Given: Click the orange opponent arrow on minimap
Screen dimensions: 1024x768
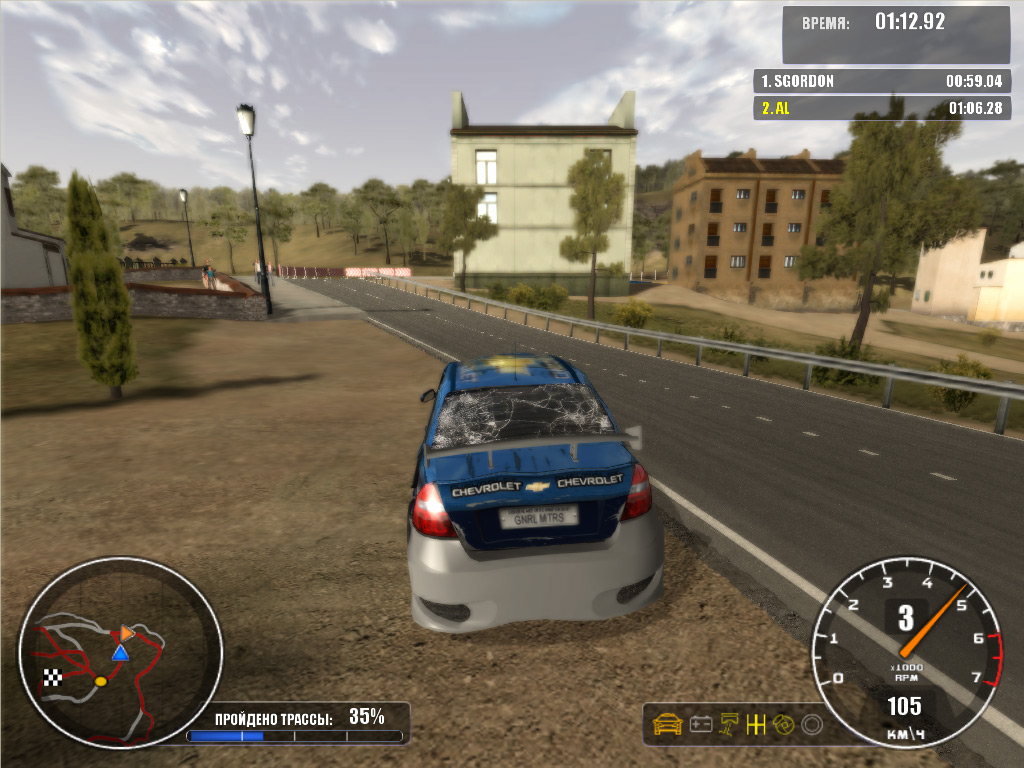Looking at the screenshot, I should [127, 633].
